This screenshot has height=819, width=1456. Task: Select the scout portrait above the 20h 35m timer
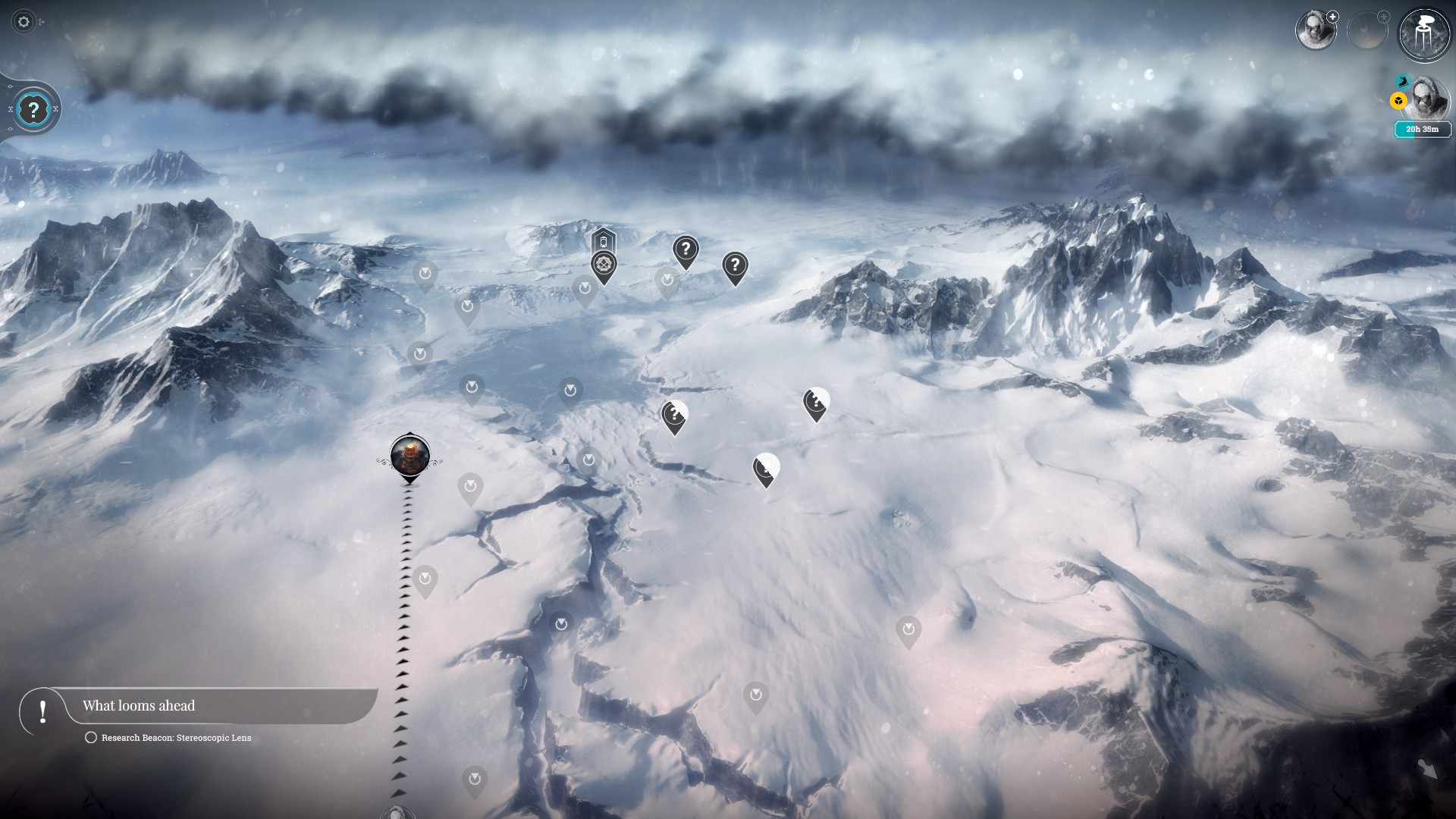pos(1426,99)
